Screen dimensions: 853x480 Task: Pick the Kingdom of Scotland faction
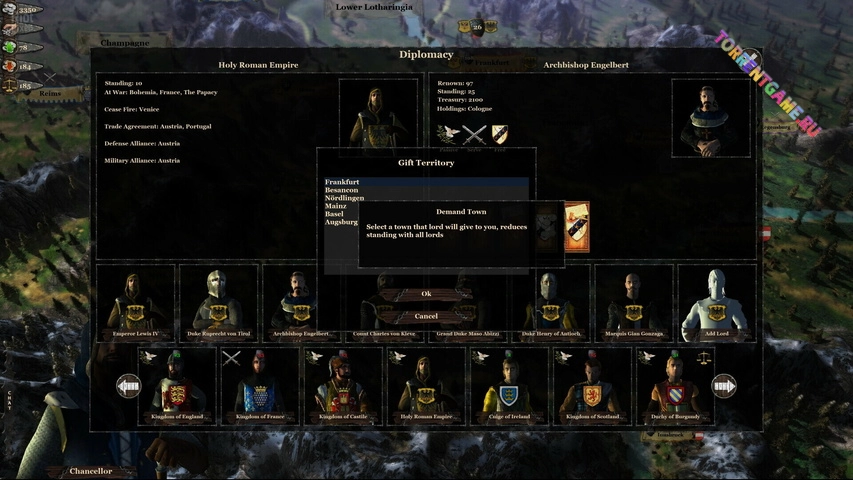point(592,386)
